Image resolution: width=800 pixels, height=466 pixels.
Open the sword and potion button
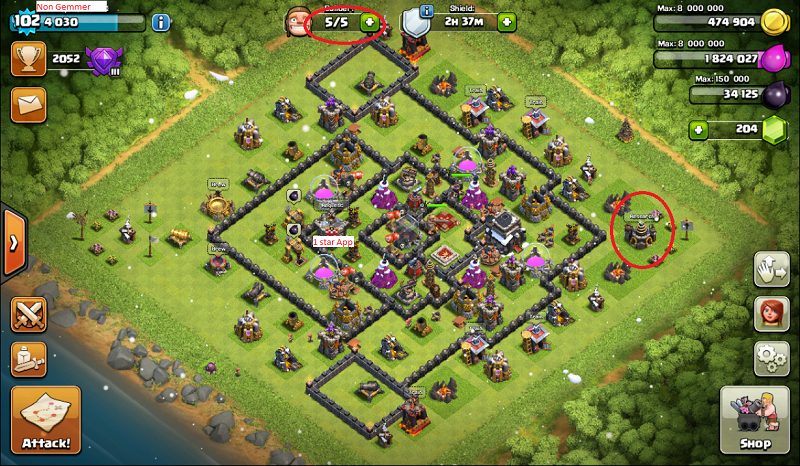29,359
